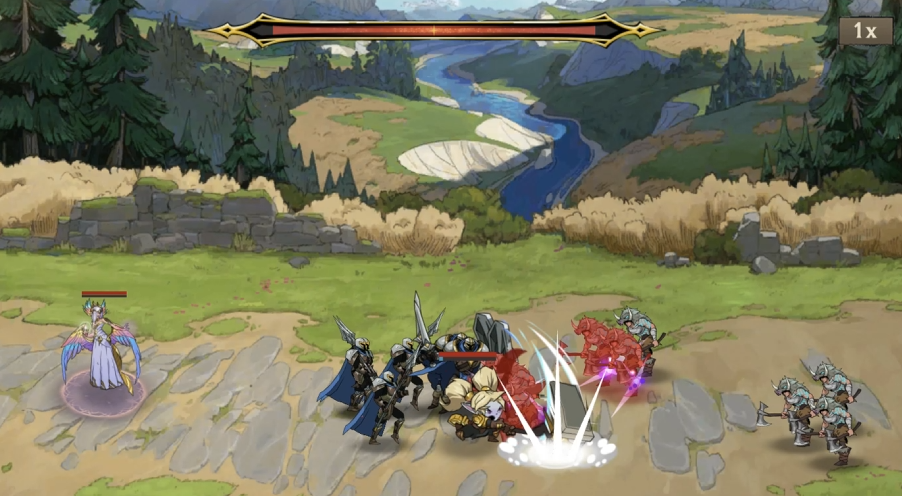Toggle the 1x battle speed button
The height and width of the screenshot is (496, 902).
pyautogui.click(x=865, y=31)
